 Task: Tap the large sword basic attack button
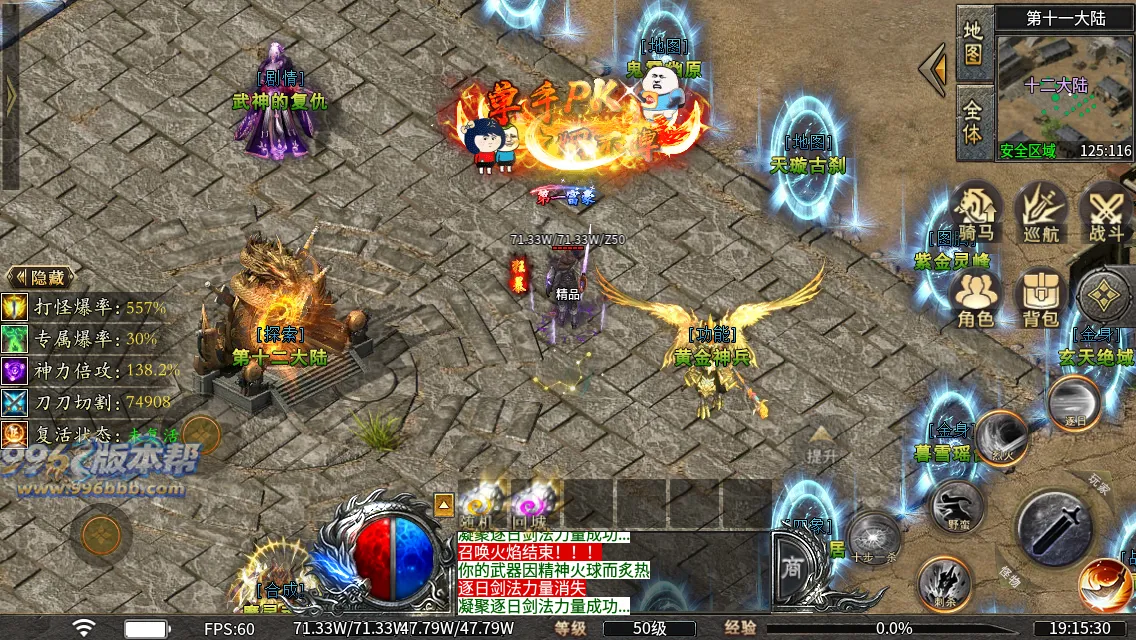(x=1054, y=527)
